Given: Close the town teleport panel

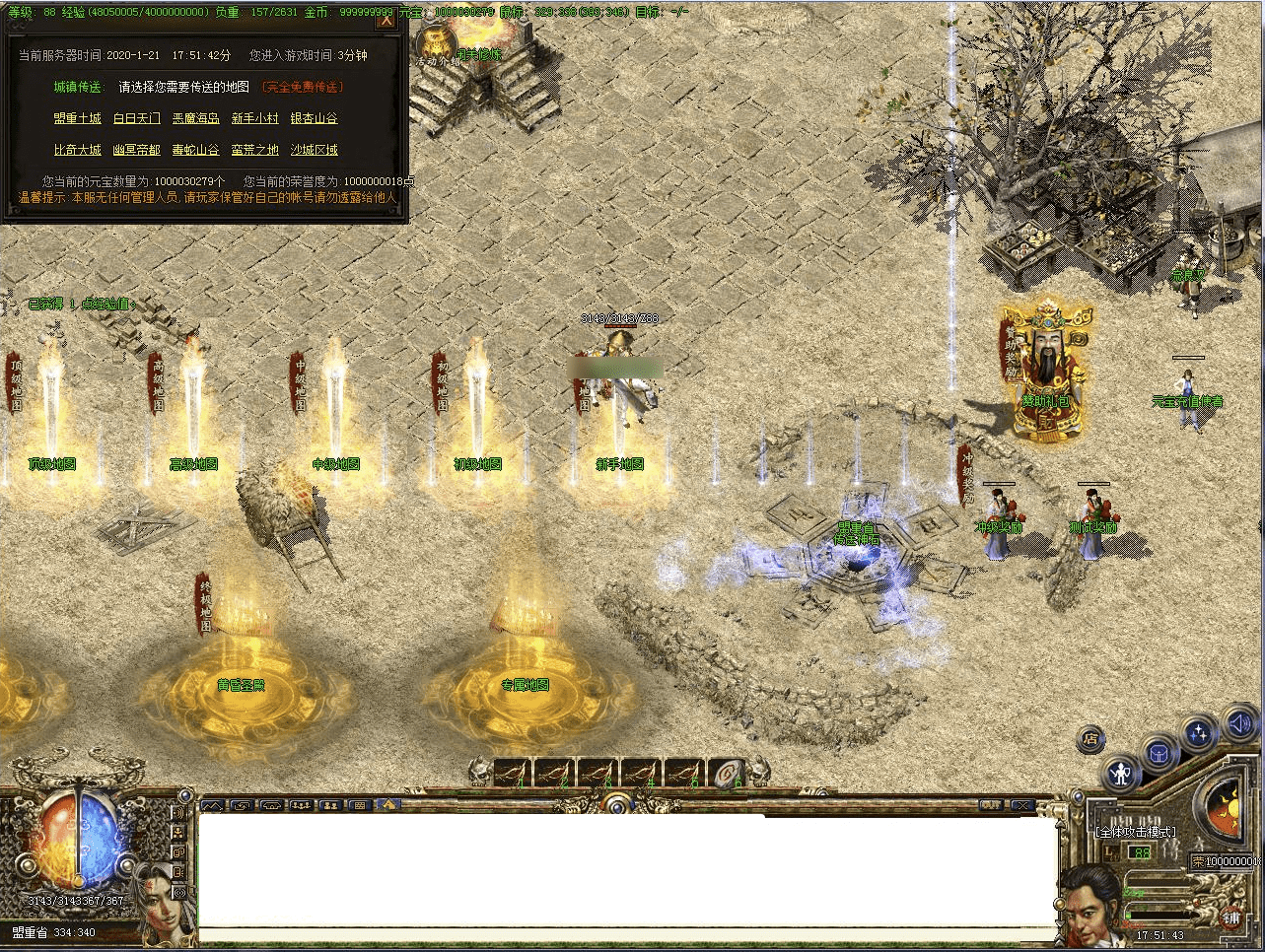Looking at the screenshot, I should (x=387, y=19).
